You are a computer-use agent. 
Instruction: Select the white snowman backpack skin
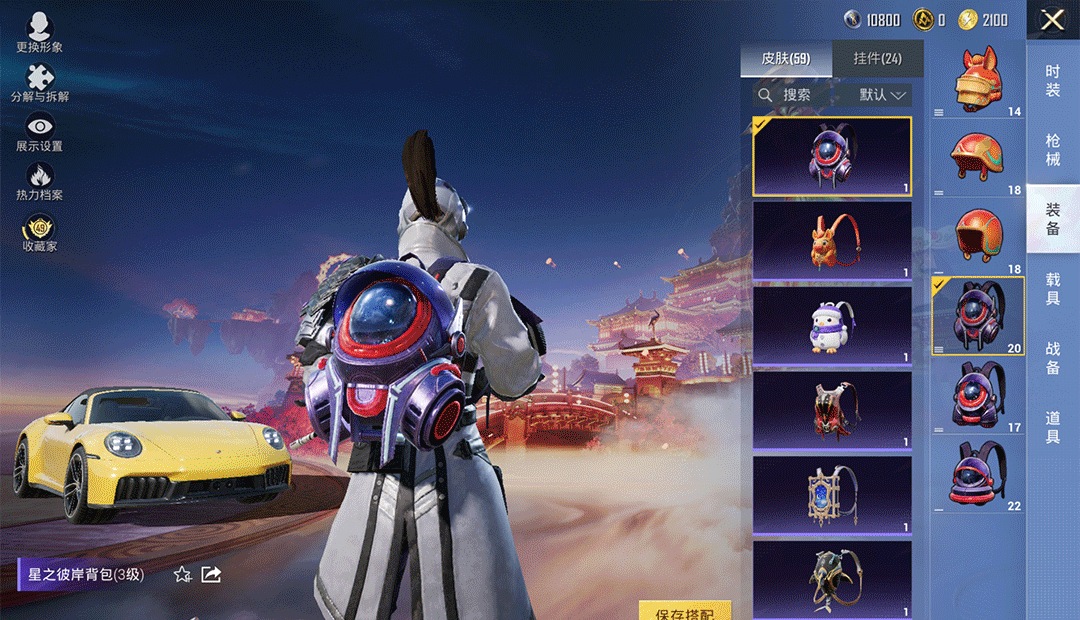(x=832, y=326)
